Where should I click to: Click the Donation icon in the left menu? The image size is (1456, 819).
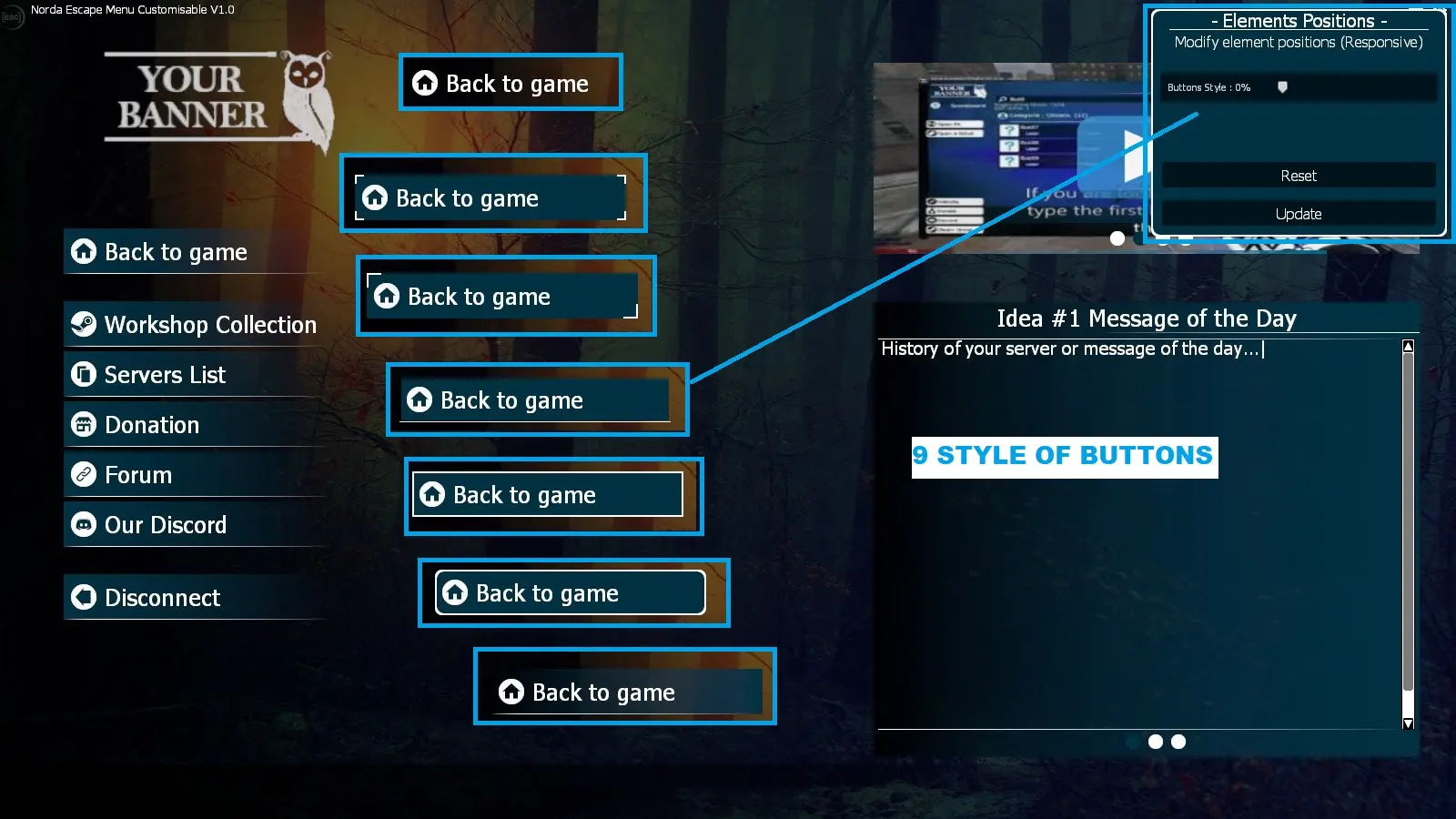point(82,425)
